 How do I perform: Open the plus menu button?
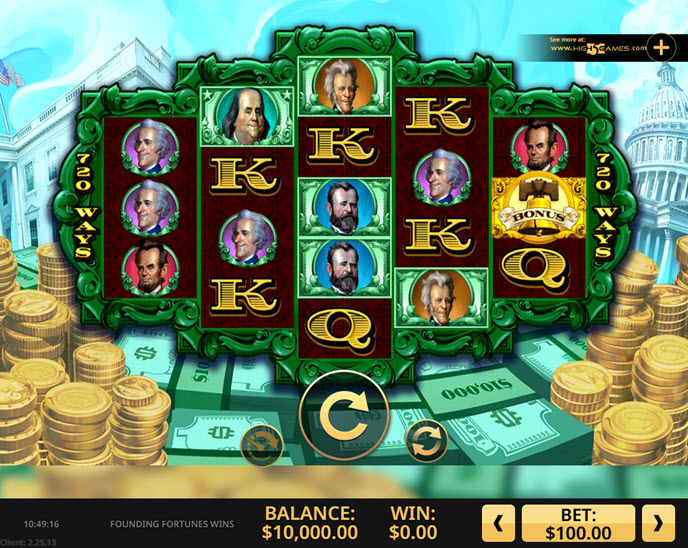[x=661, y=46]
